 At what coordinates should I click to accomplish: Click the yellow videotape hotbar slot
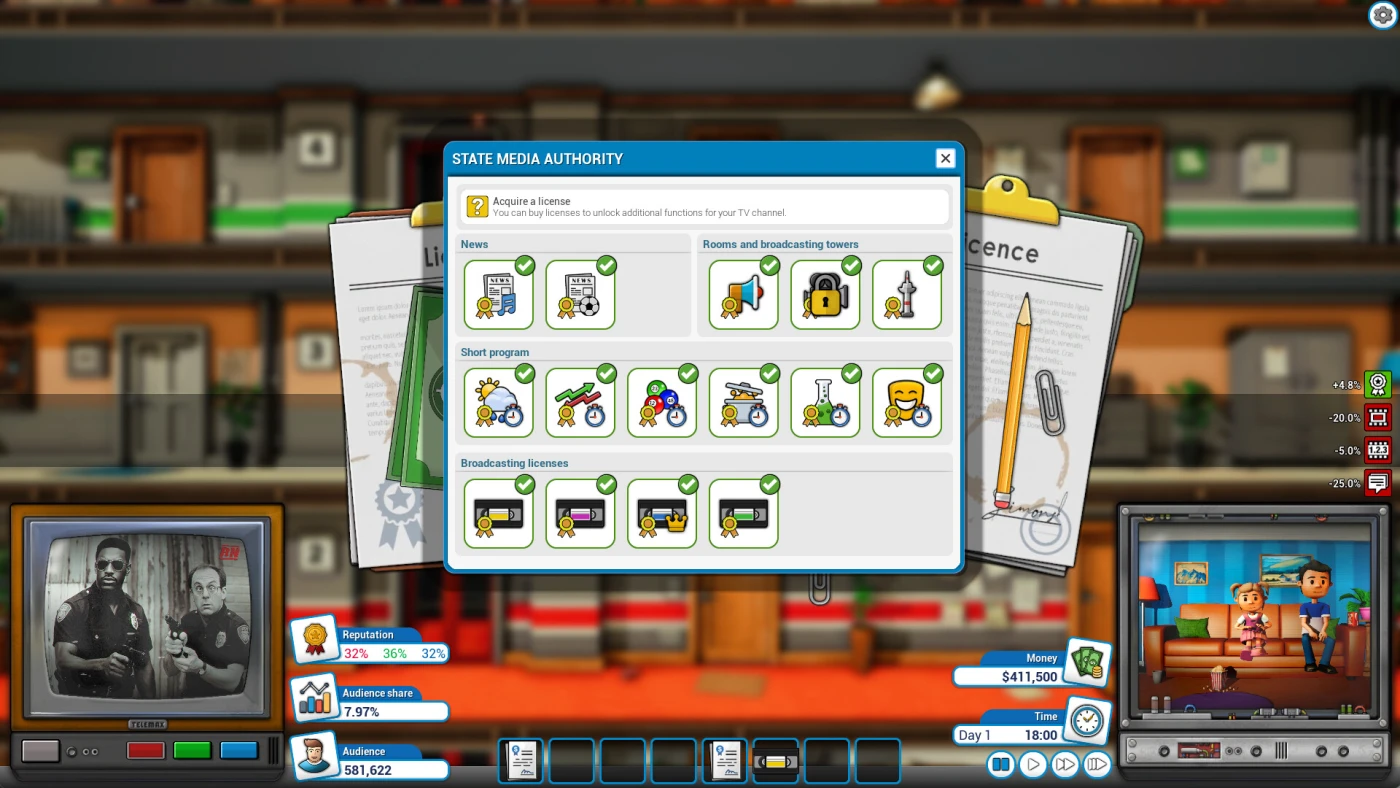click(775, 761)
